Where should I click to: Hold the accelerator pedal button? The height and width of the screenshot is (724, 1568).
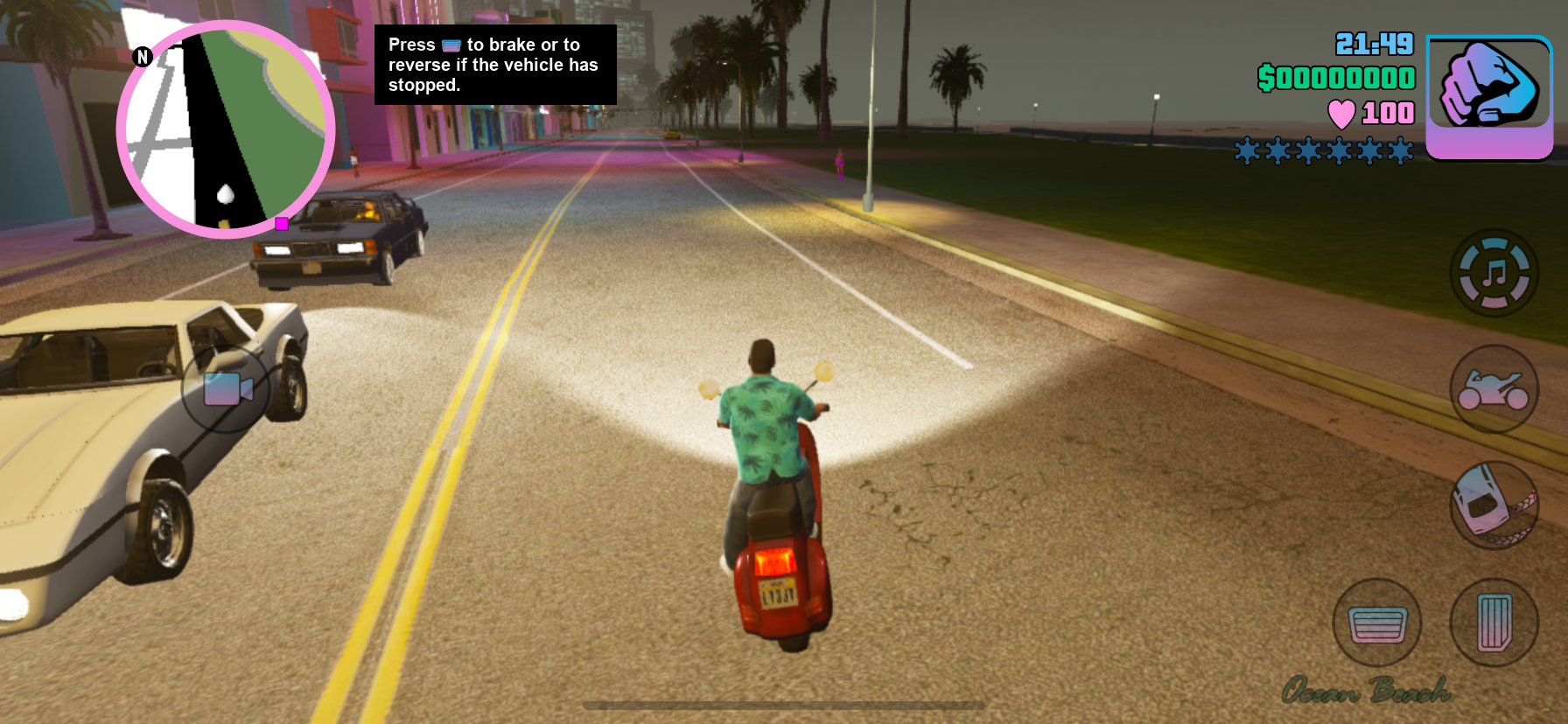click(1494, 623)
